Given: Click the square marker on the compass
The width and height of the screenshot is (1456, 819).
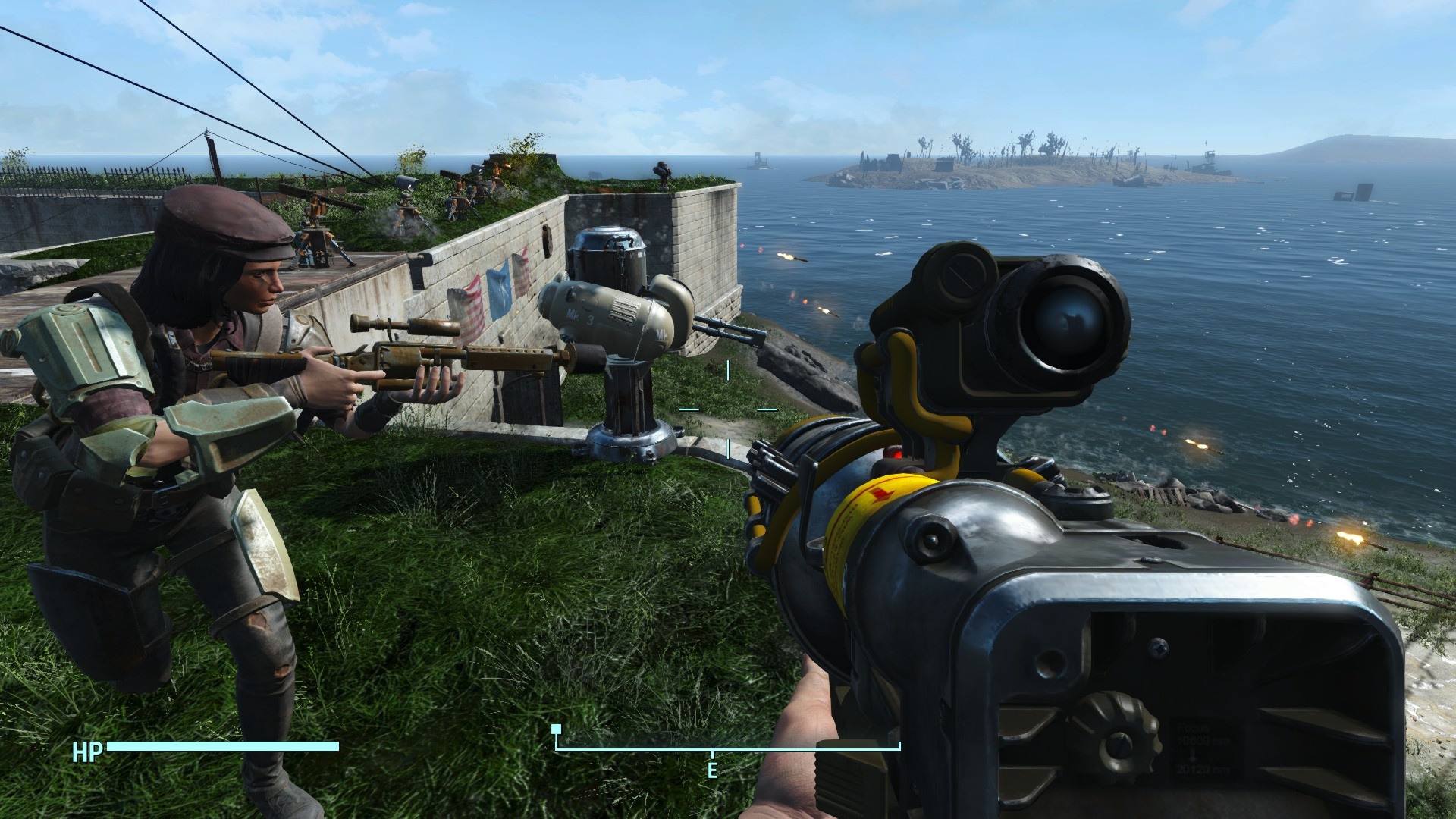Looking at the screenshot, I should (x=556, y=729).
